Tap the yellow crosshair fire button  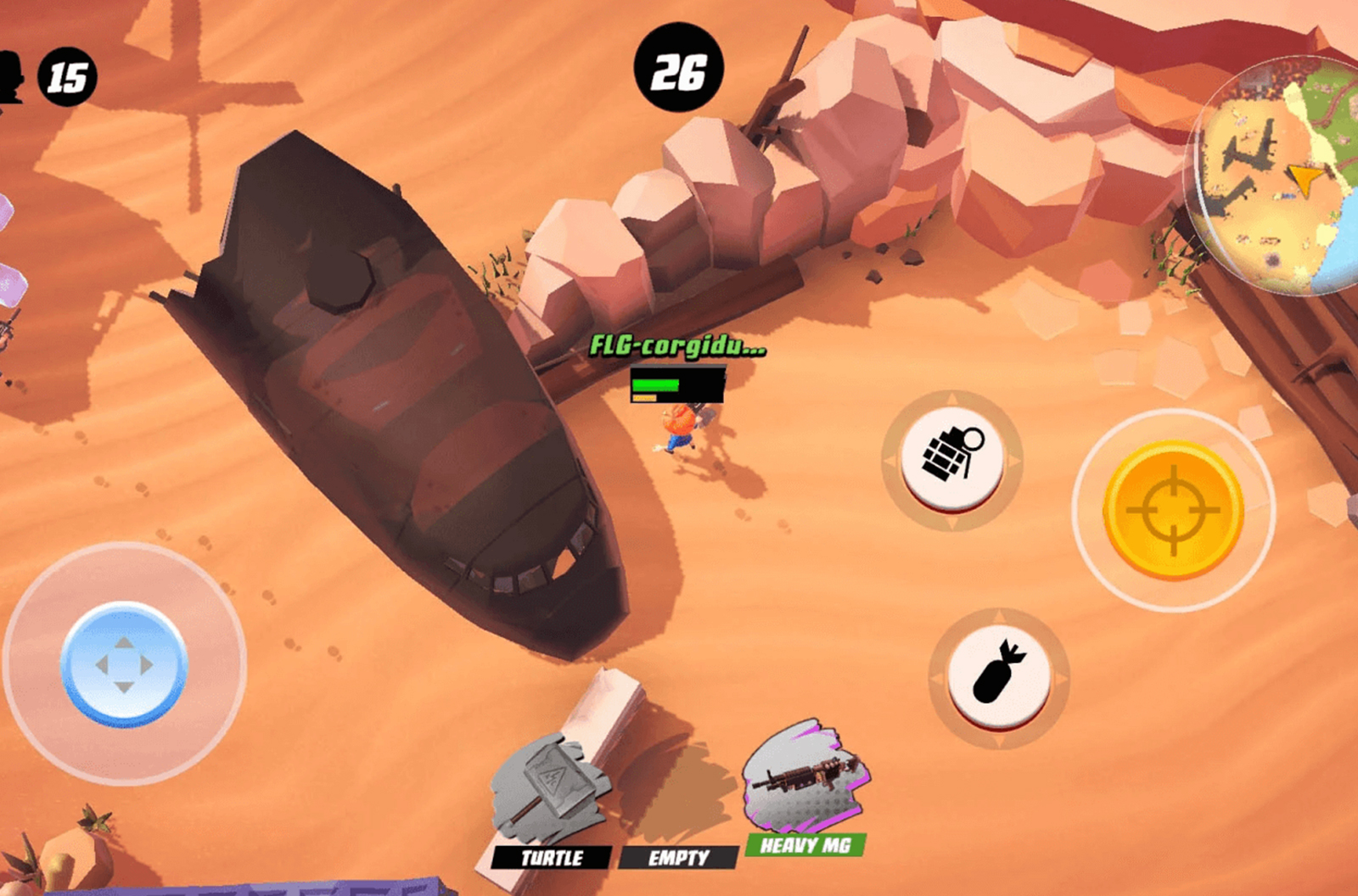point(1174,509)
